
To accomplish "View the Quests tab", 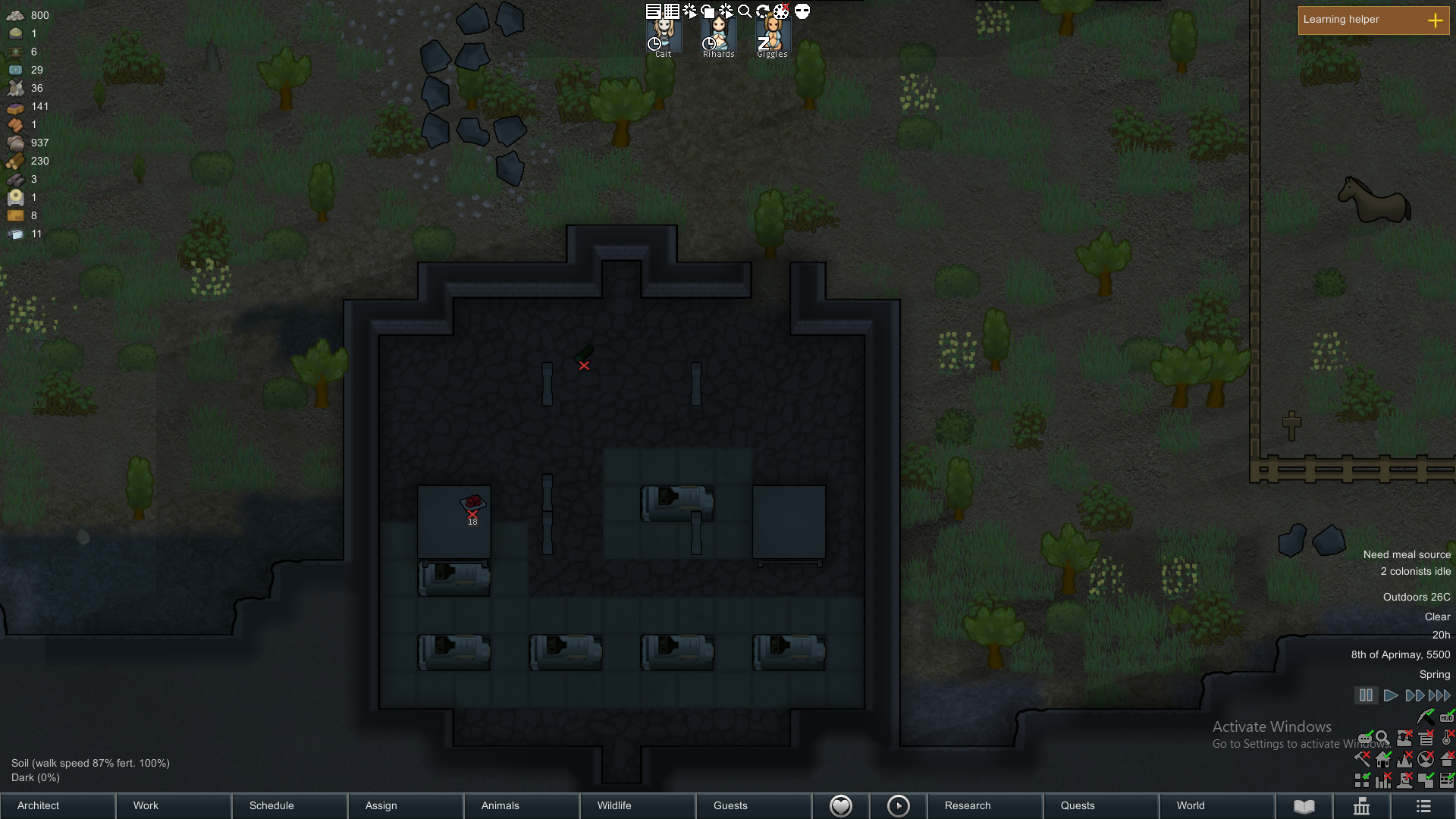I will point(1100,805).
